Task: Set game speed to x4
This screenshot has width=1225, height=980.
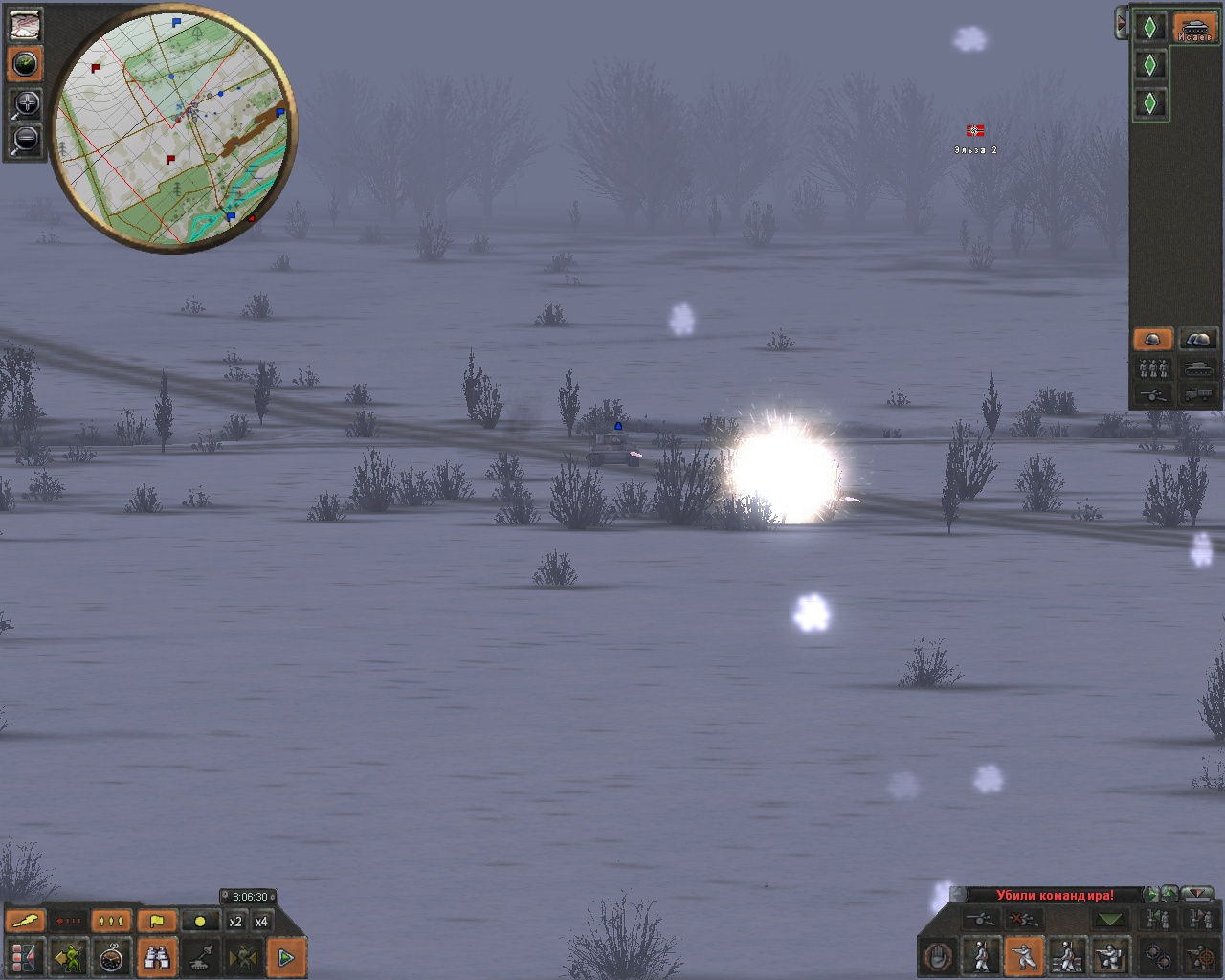Action: 261,922
